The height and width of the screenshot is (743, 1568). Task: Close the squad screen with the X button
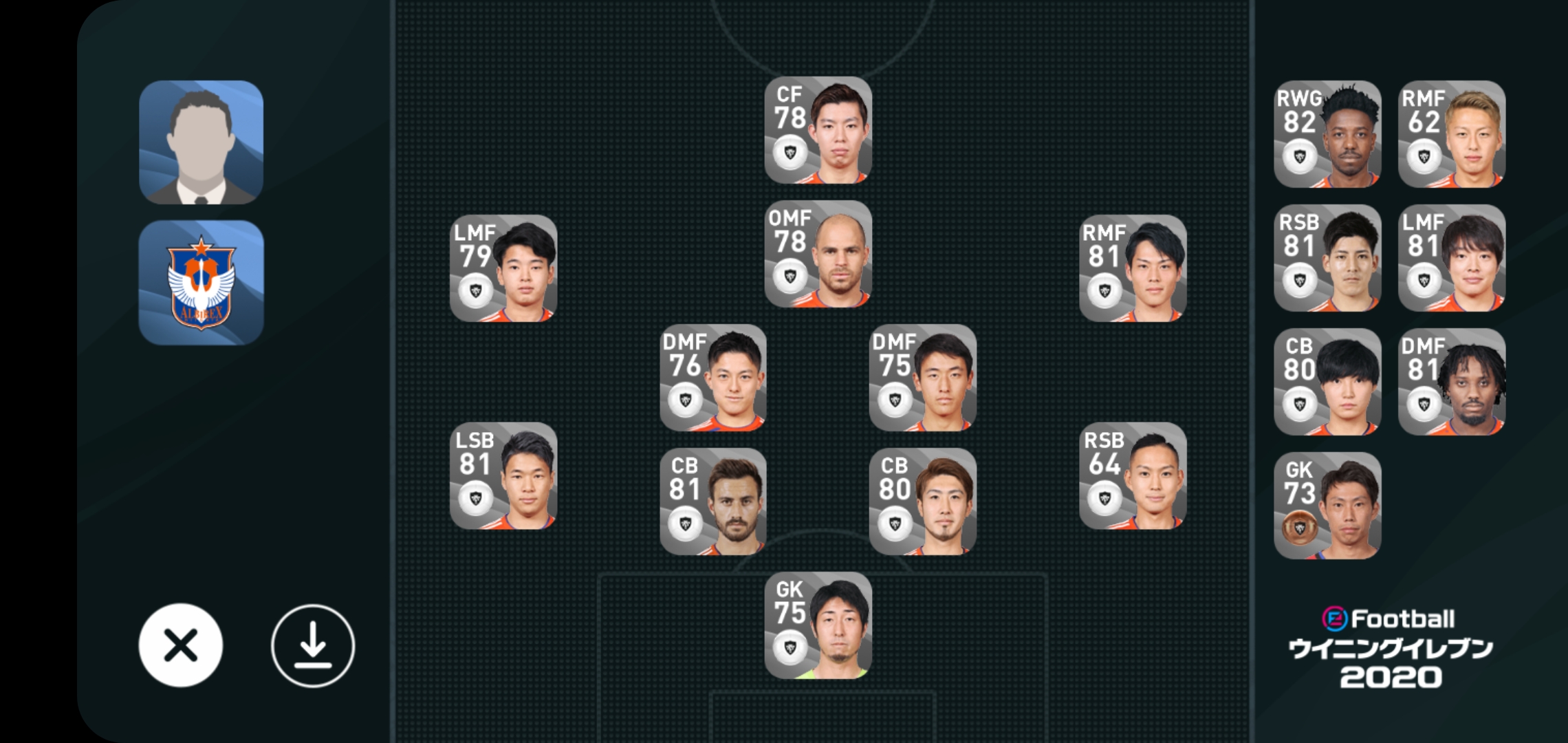(x=180, y=645)
